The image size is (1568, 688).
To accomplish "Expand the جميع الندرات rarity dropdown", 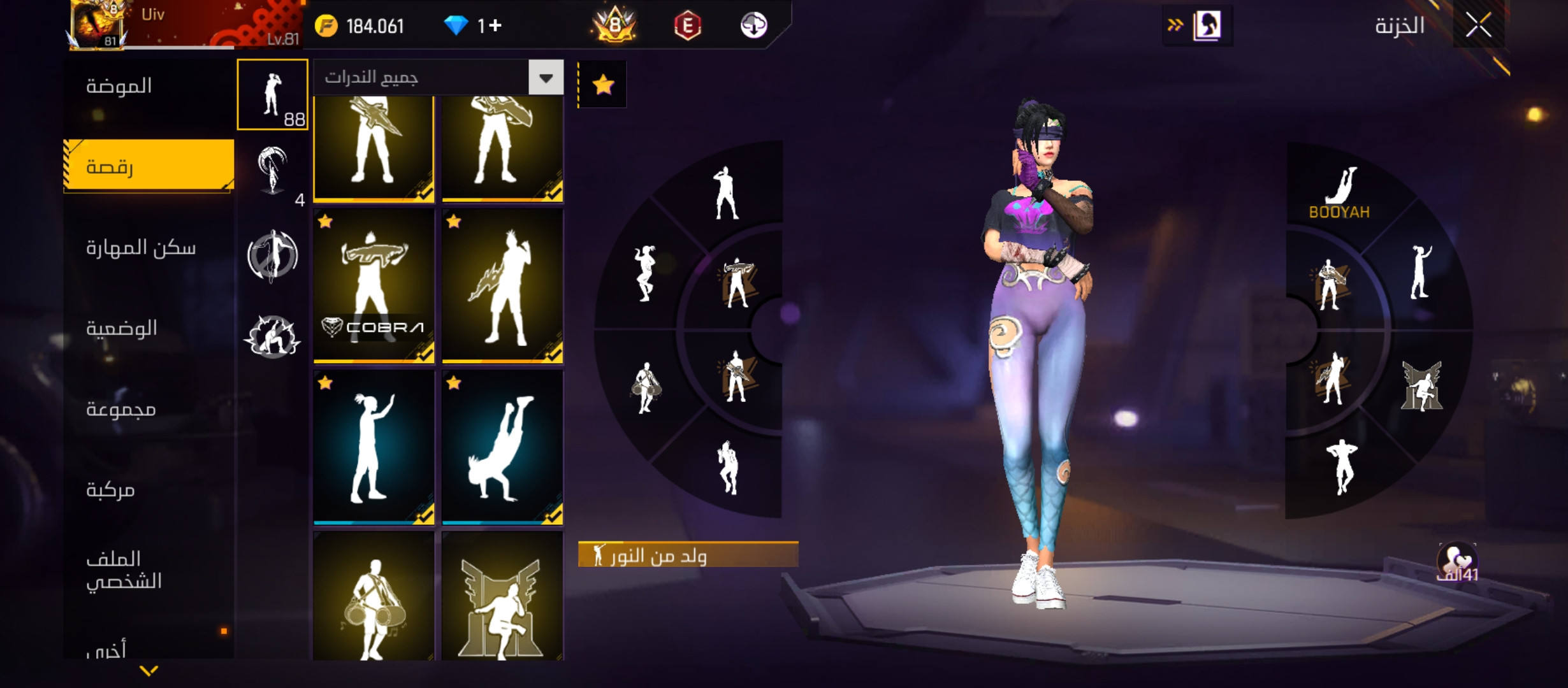I will [546, 78].
